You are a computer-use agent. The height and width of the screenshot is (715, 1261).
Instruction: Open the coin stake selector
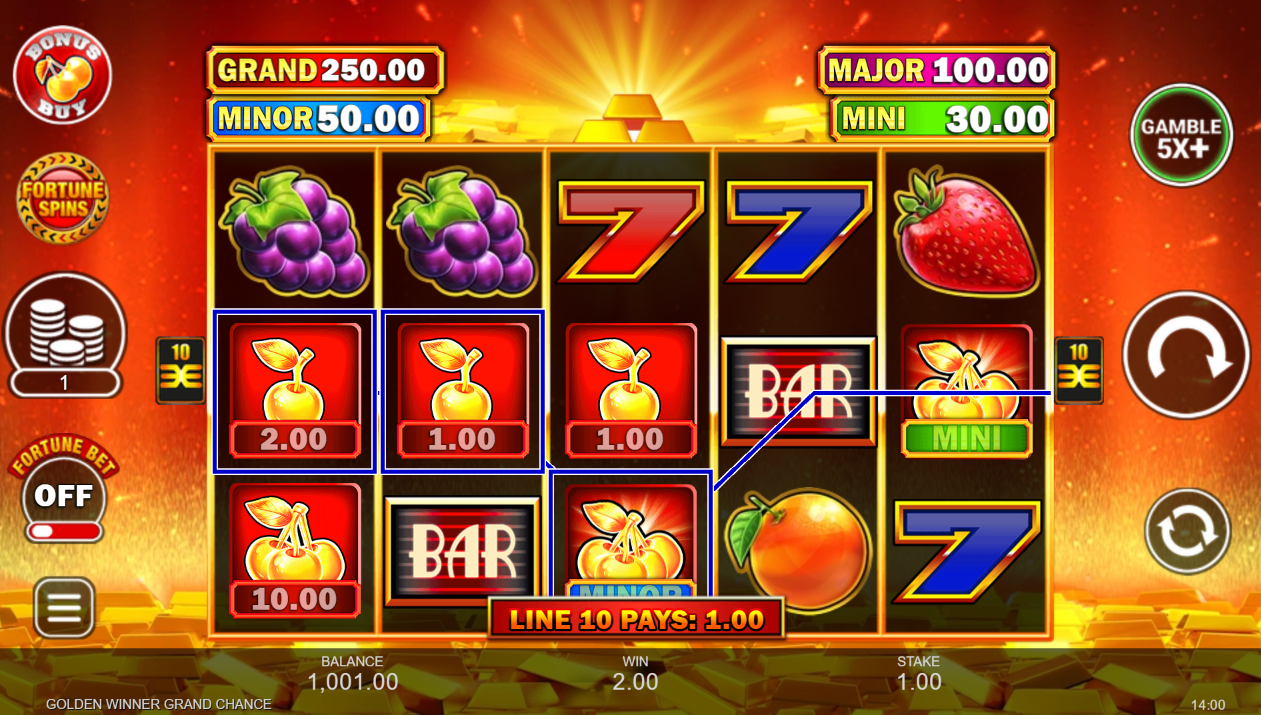pos(65,335)
